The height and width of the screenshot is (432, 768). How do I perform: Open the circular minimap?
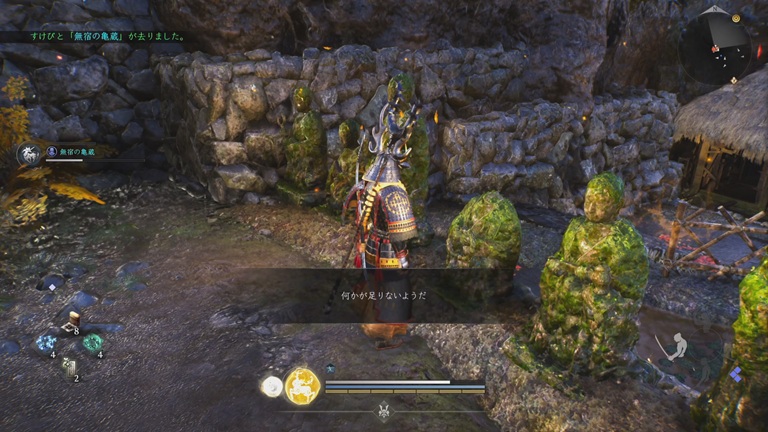pyautogui.click(x=720, y=46)
